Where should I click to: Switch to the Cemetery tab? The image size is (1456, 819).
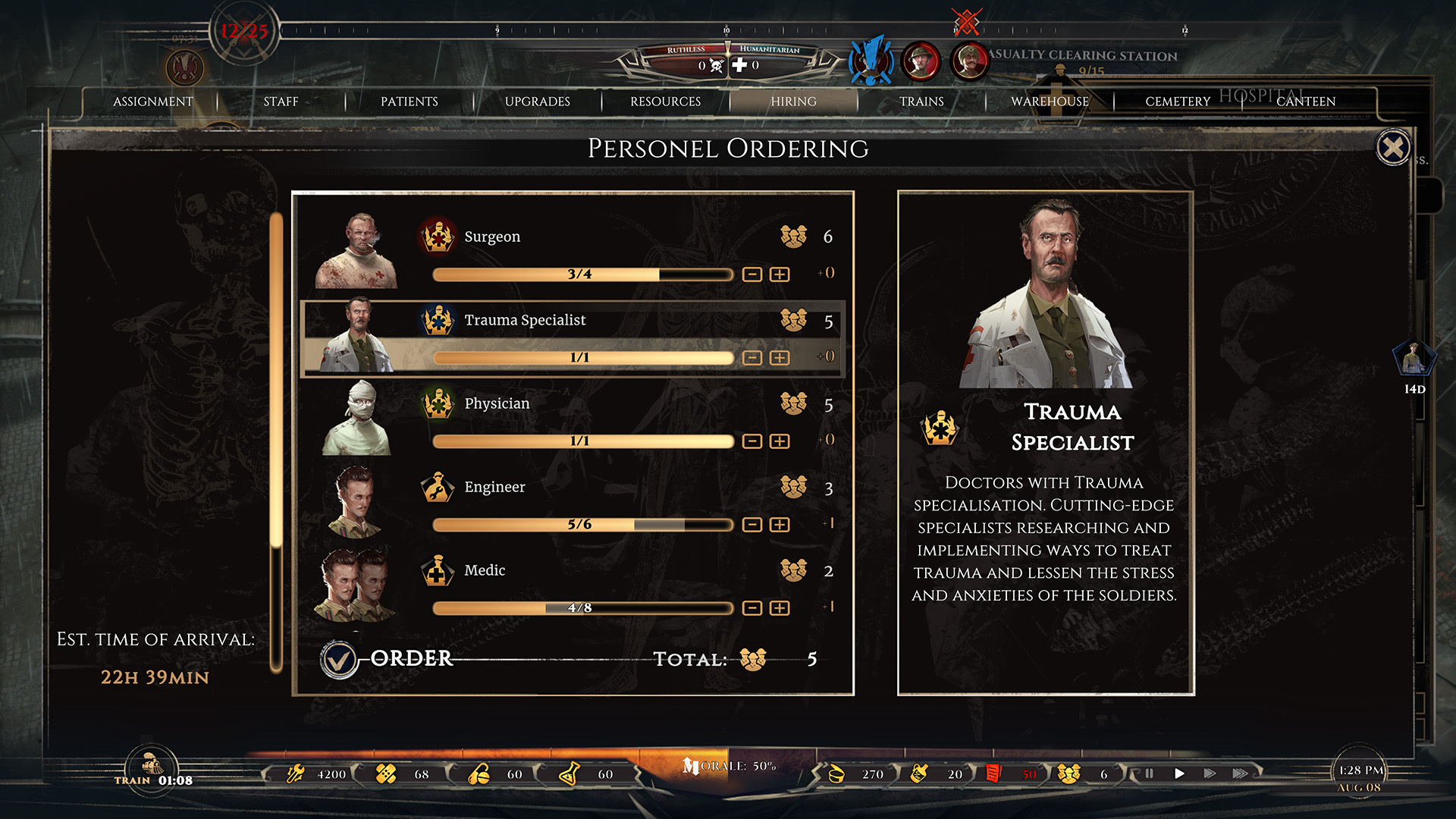1178,102
